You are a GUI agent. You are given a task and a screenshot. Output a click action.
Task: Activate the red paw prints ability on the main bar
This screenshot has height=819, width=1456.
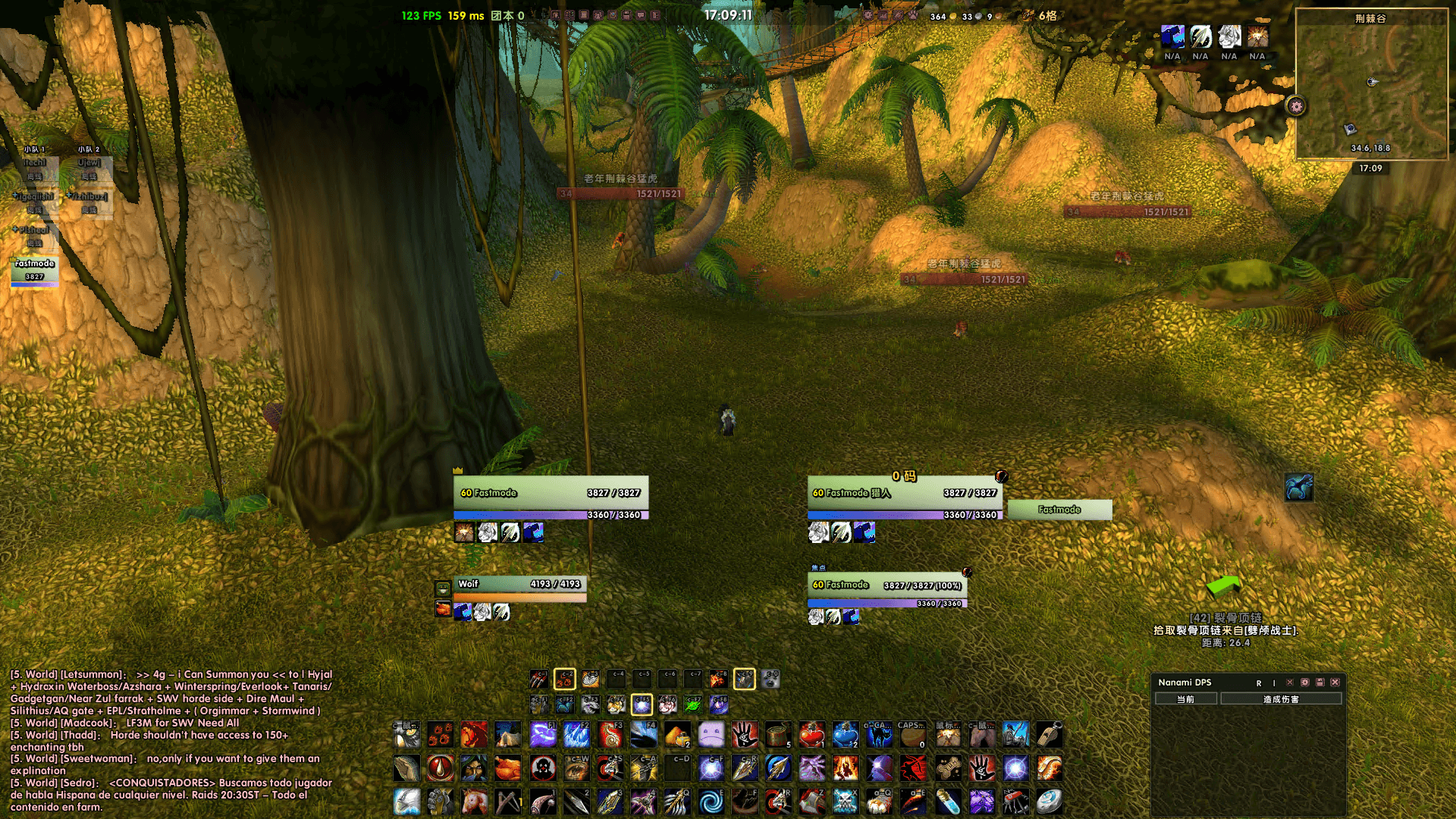[441, 734]
